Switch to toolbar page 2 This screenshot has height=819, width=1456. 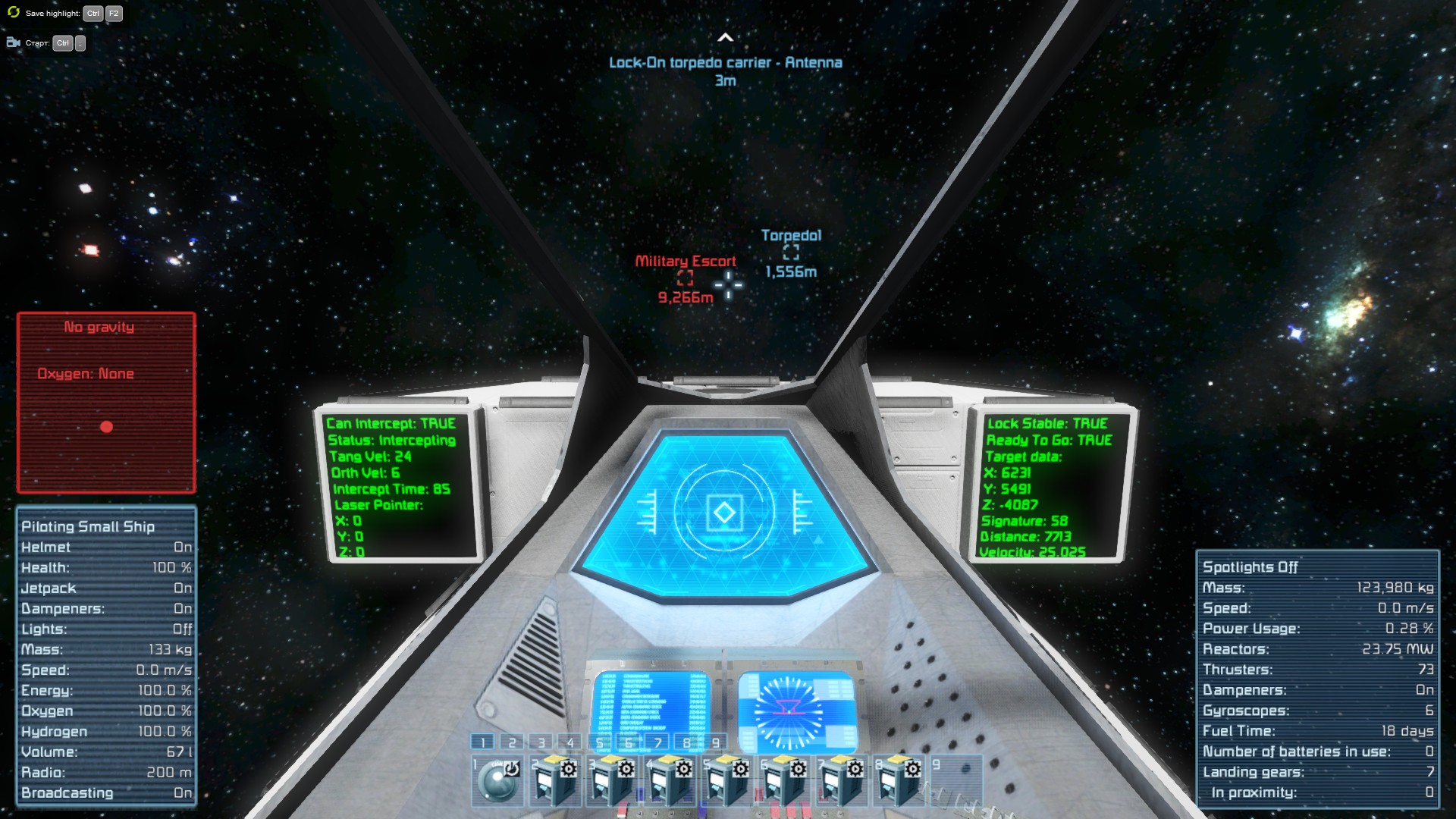tap(512, 742)
